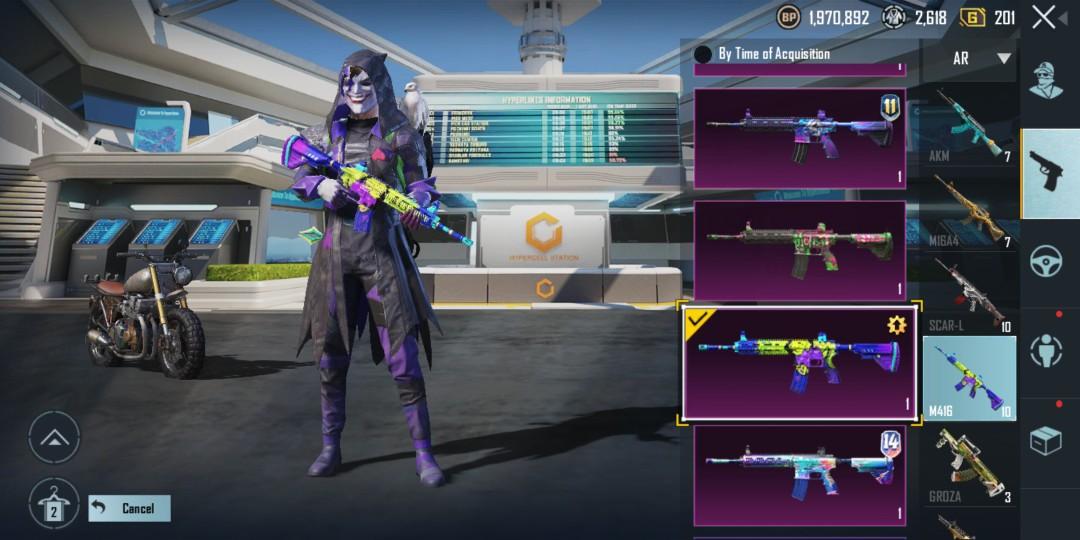Choose the M16A4 weapon entry
The width and height of the screenshot is (1080, 540).
click(968, 211)
